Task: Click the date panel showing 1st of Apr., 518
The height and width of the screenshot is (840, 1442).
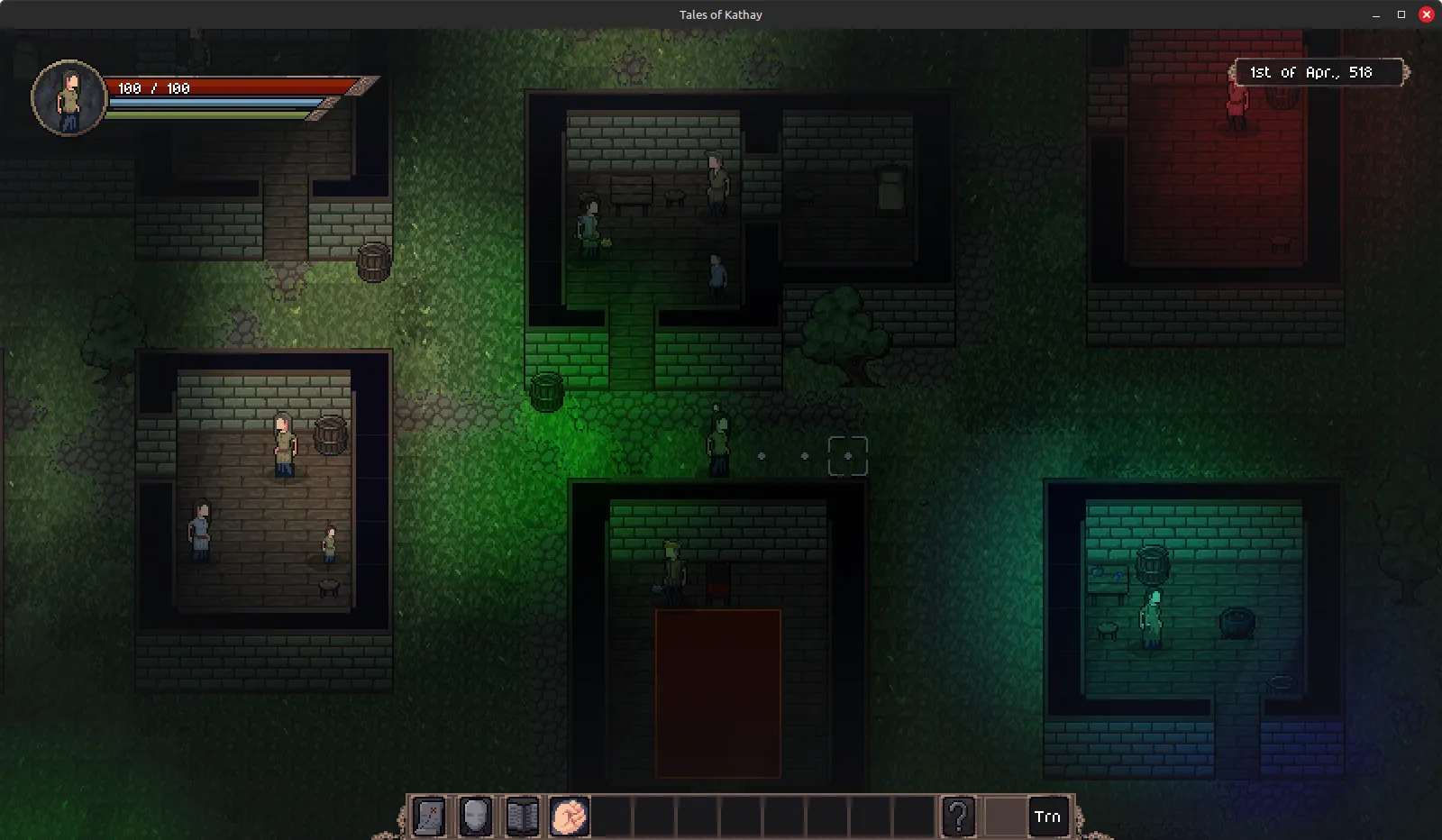Action: (x=1319, y=72)
